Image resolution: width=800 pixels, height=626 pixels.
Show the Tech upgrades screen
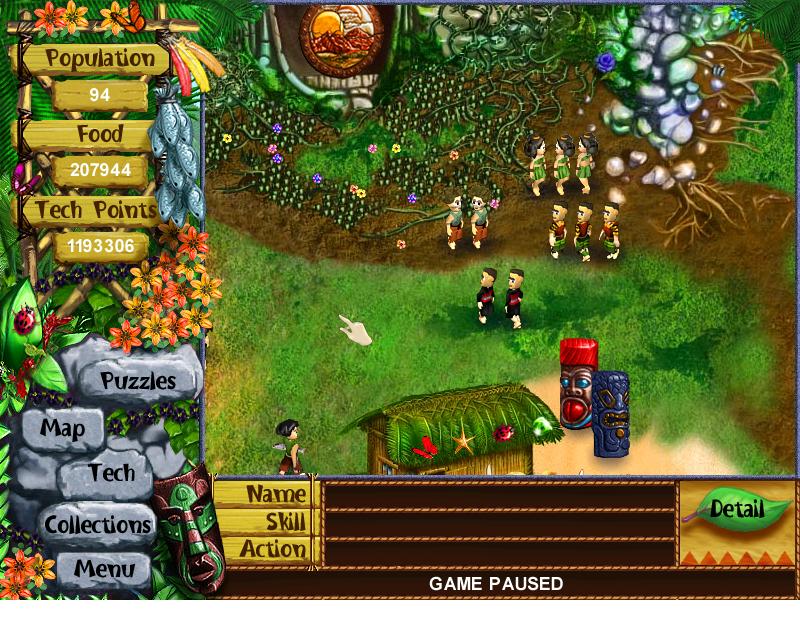coord(111,473)
